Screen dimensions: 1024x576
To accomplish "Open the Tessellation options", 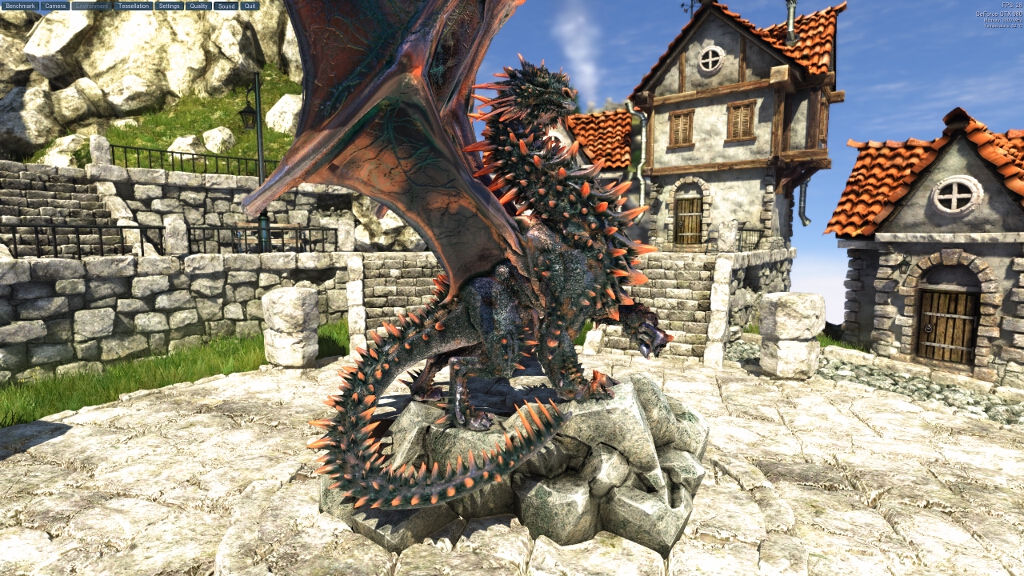I will [133, 6].
